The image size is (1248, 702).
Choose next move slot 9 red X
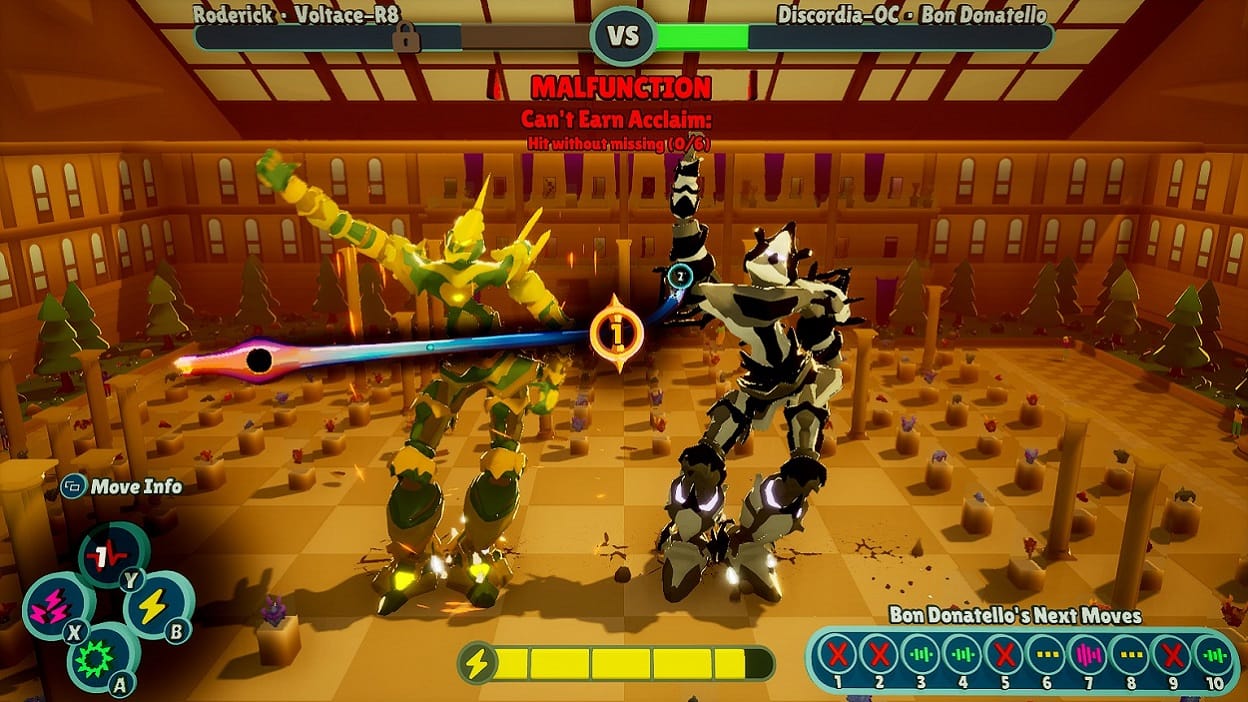[1171, 655]
